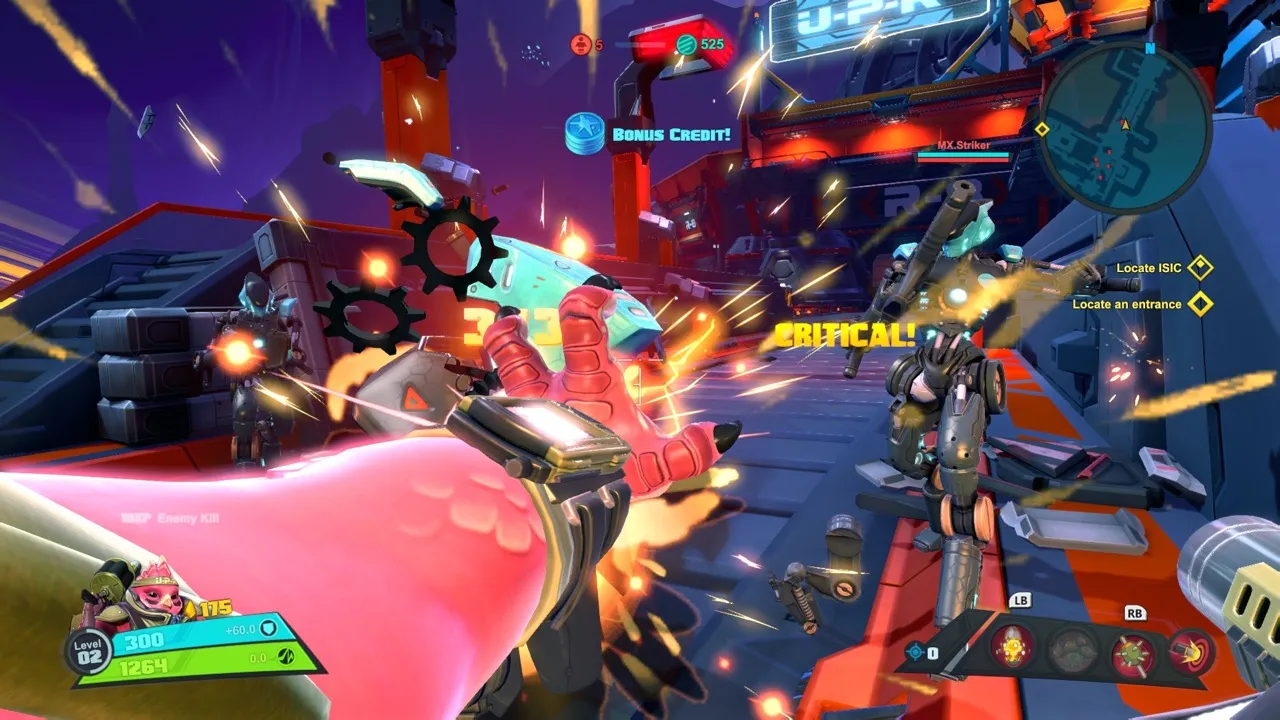The height and width of the screenshot is (720, 1280).
Task: Select the greyed-out cooldown ability icon
Action: (x=1073, y=651)
